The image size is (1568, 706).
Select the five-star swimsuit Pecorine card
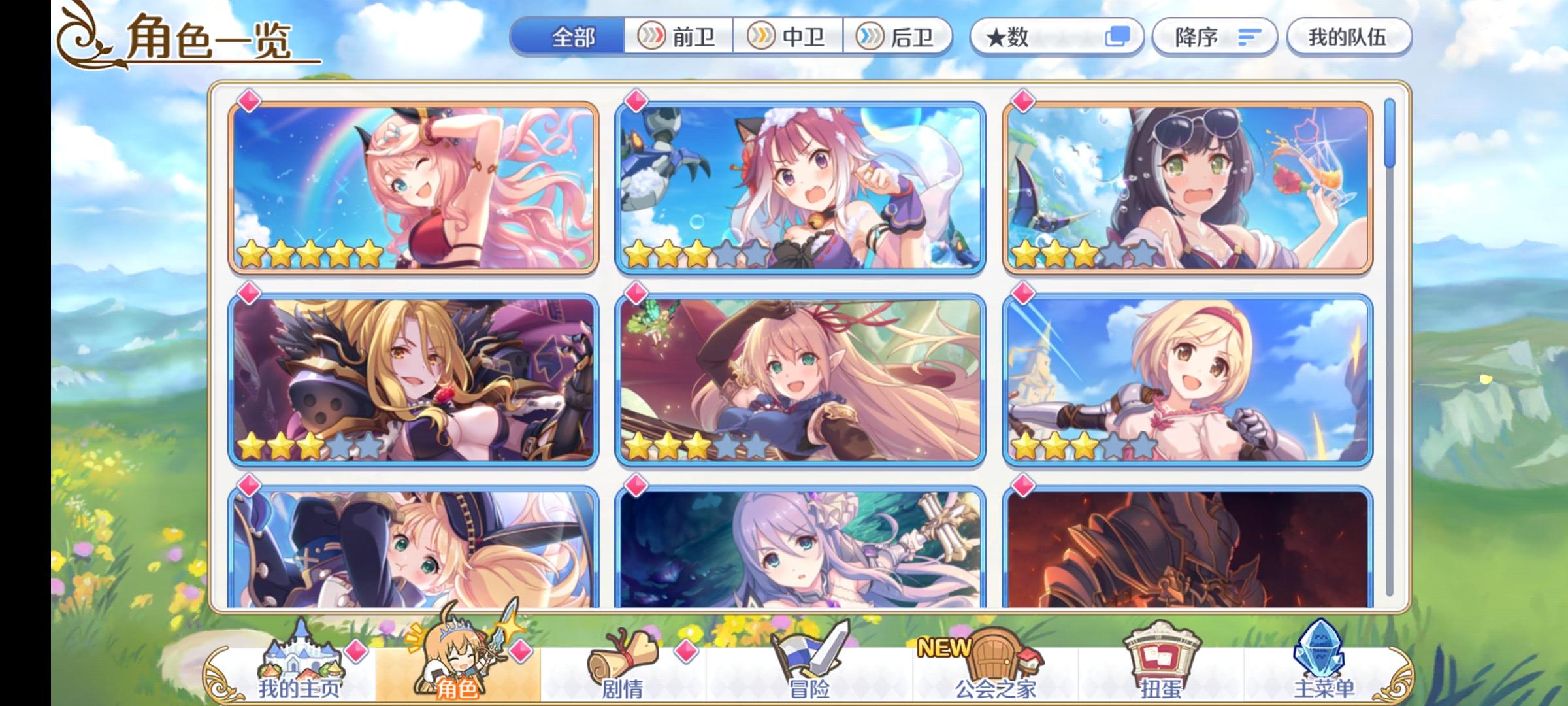416,185
